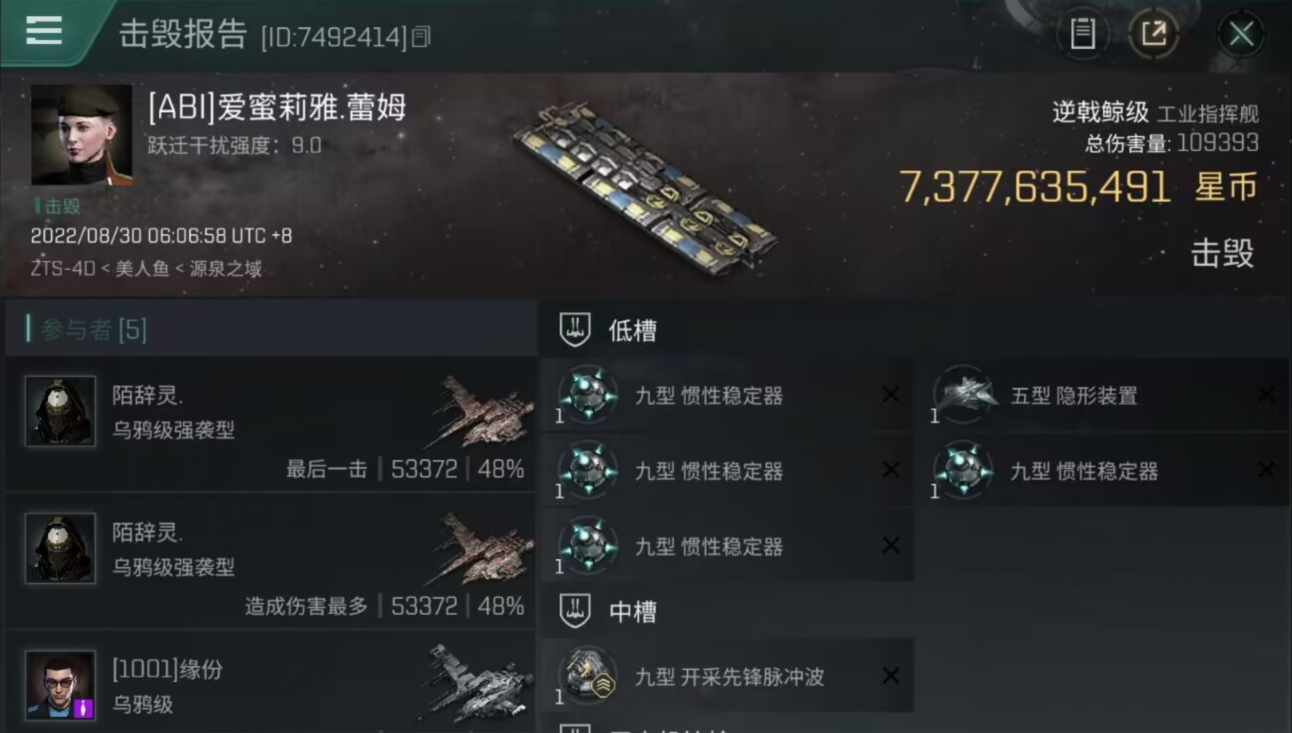Click the share killmail icon
The height and width of the screenshot is (733, 1292).
(1155, 32)
